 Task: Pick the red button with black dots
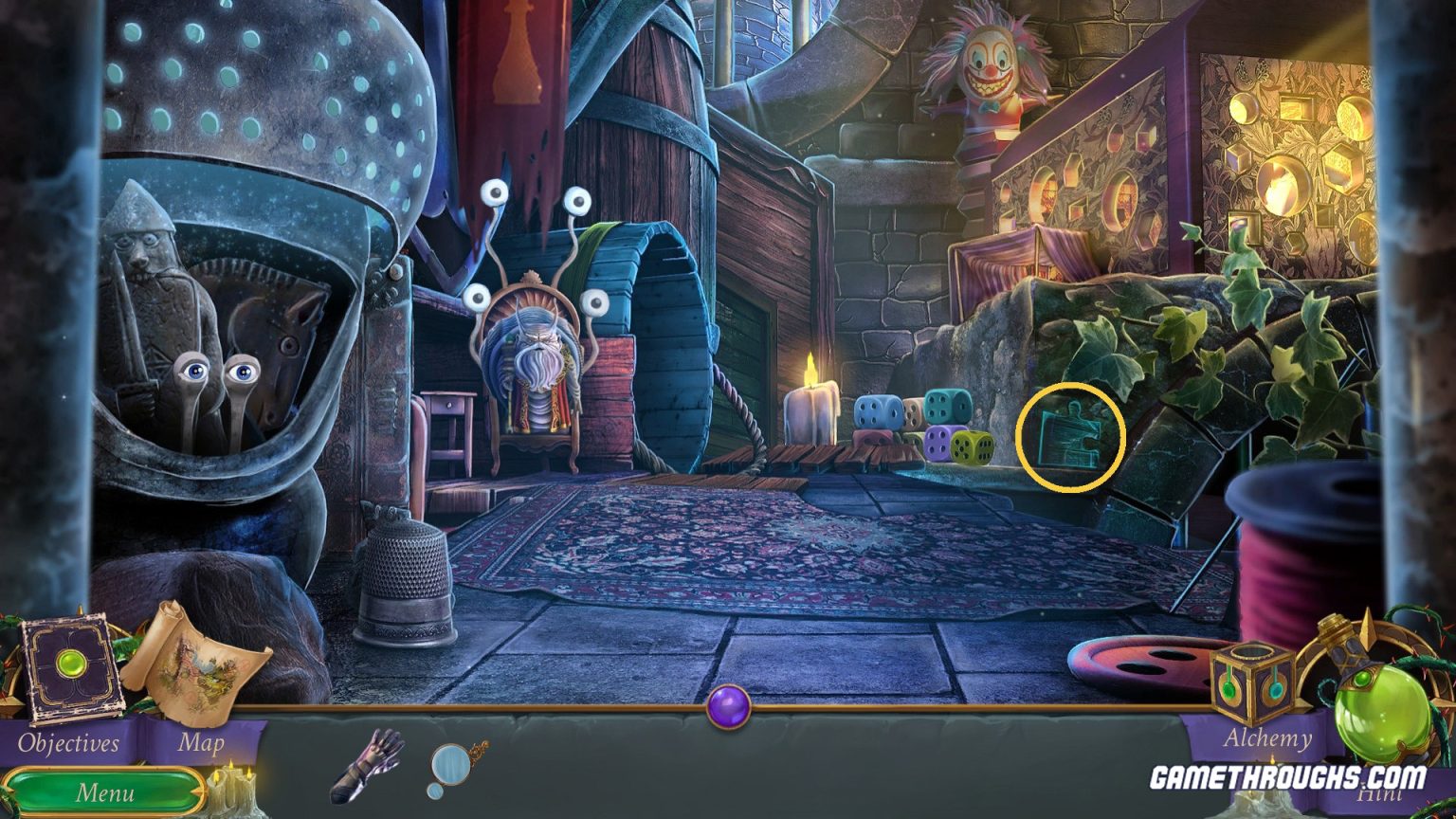tap(1137, 664)
